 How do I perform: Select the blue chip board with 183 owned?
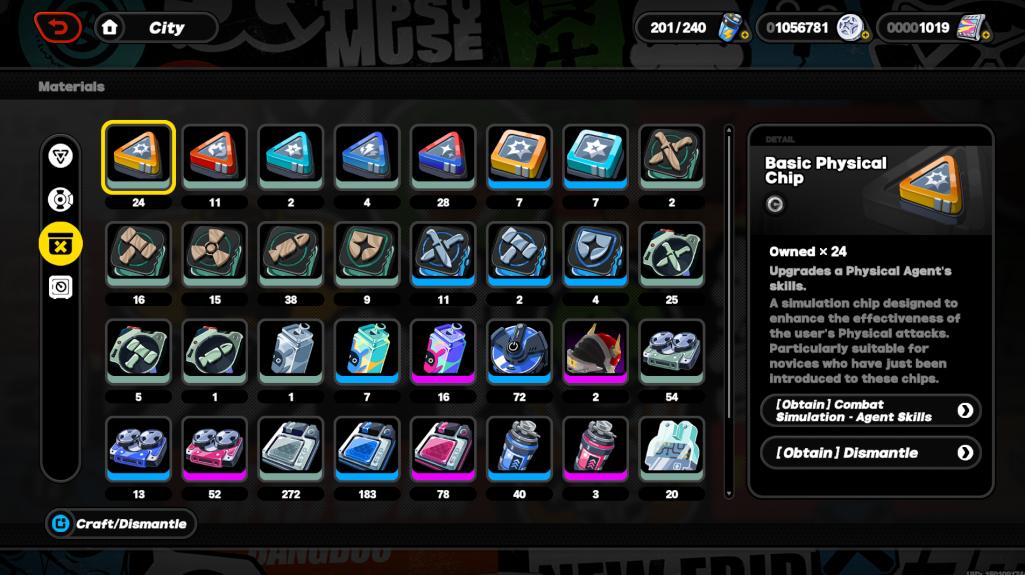pos(367,449)
